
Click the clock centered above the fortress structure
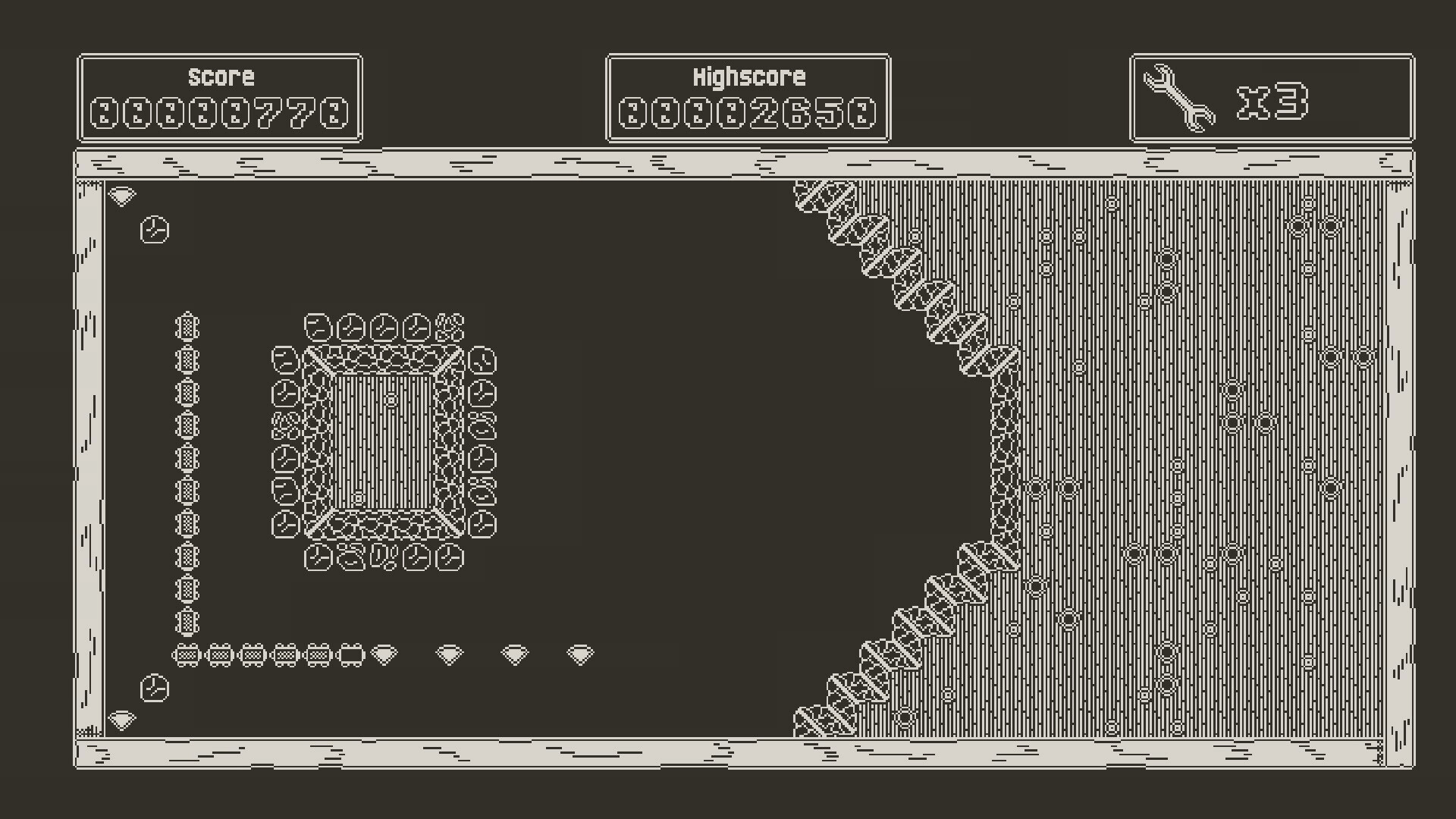tap(383, 328)
